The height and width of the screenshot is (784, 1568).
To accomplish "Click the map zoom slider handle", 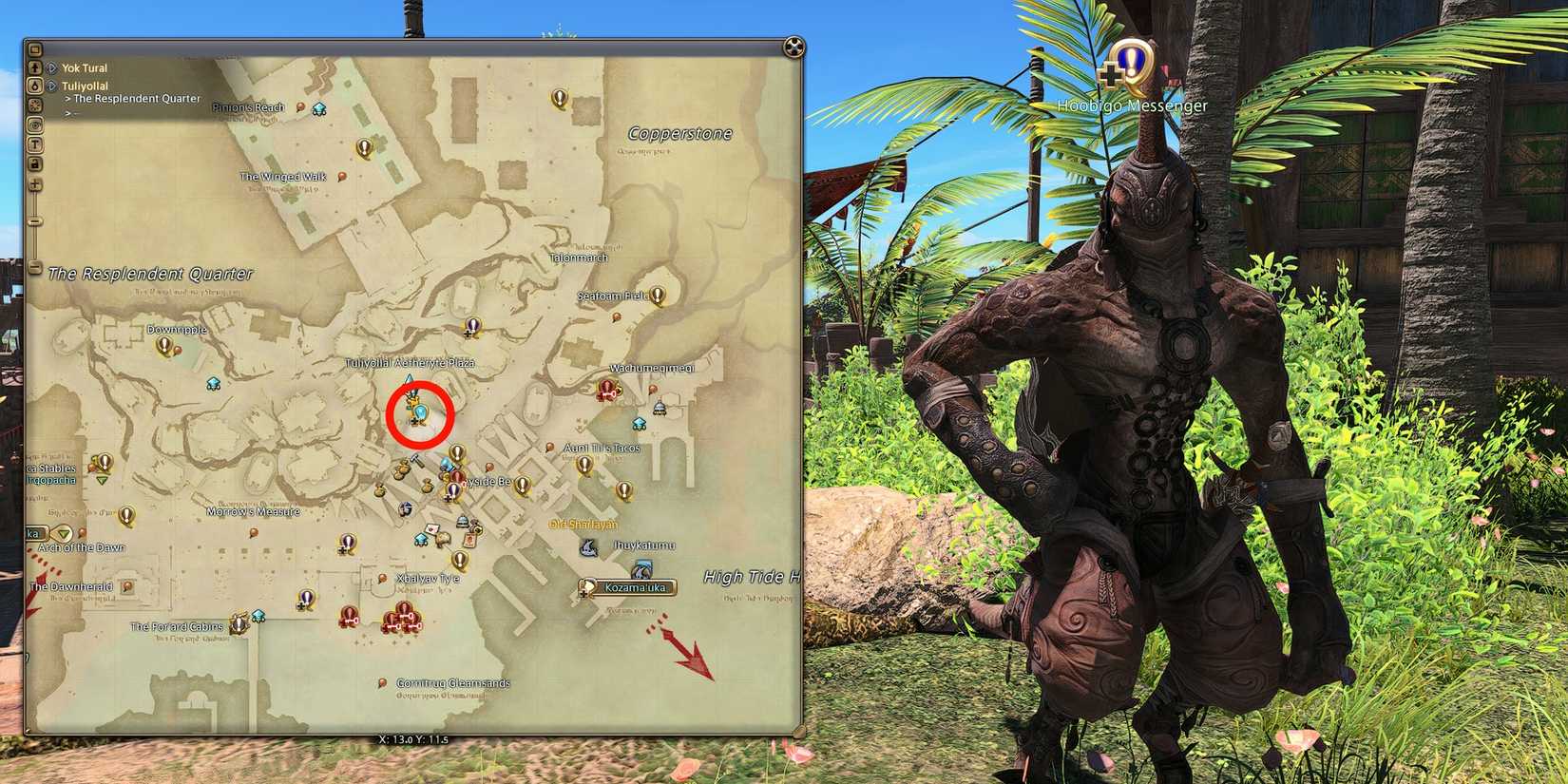I will pyautogui.click(x=34, y=220).
